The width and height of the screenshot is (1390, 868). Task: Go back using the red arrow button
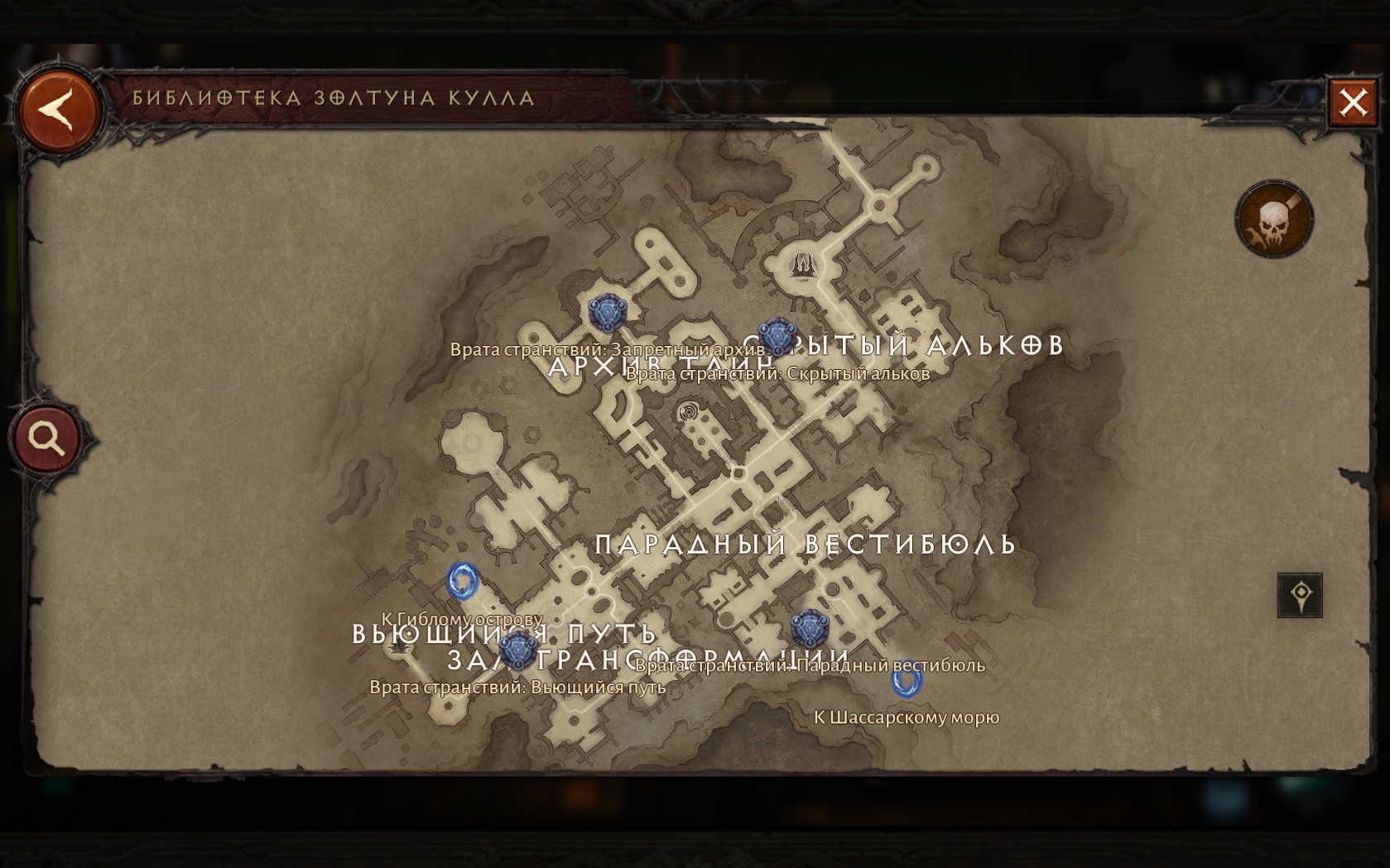(x=59, y=111)
